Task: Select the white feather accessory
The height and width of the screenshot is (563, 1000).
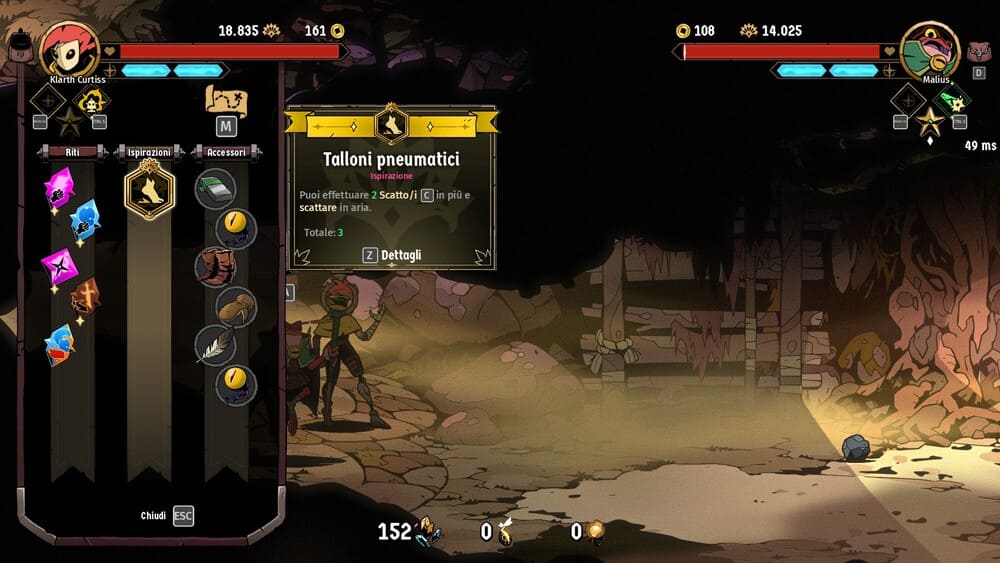Action: 214,345
